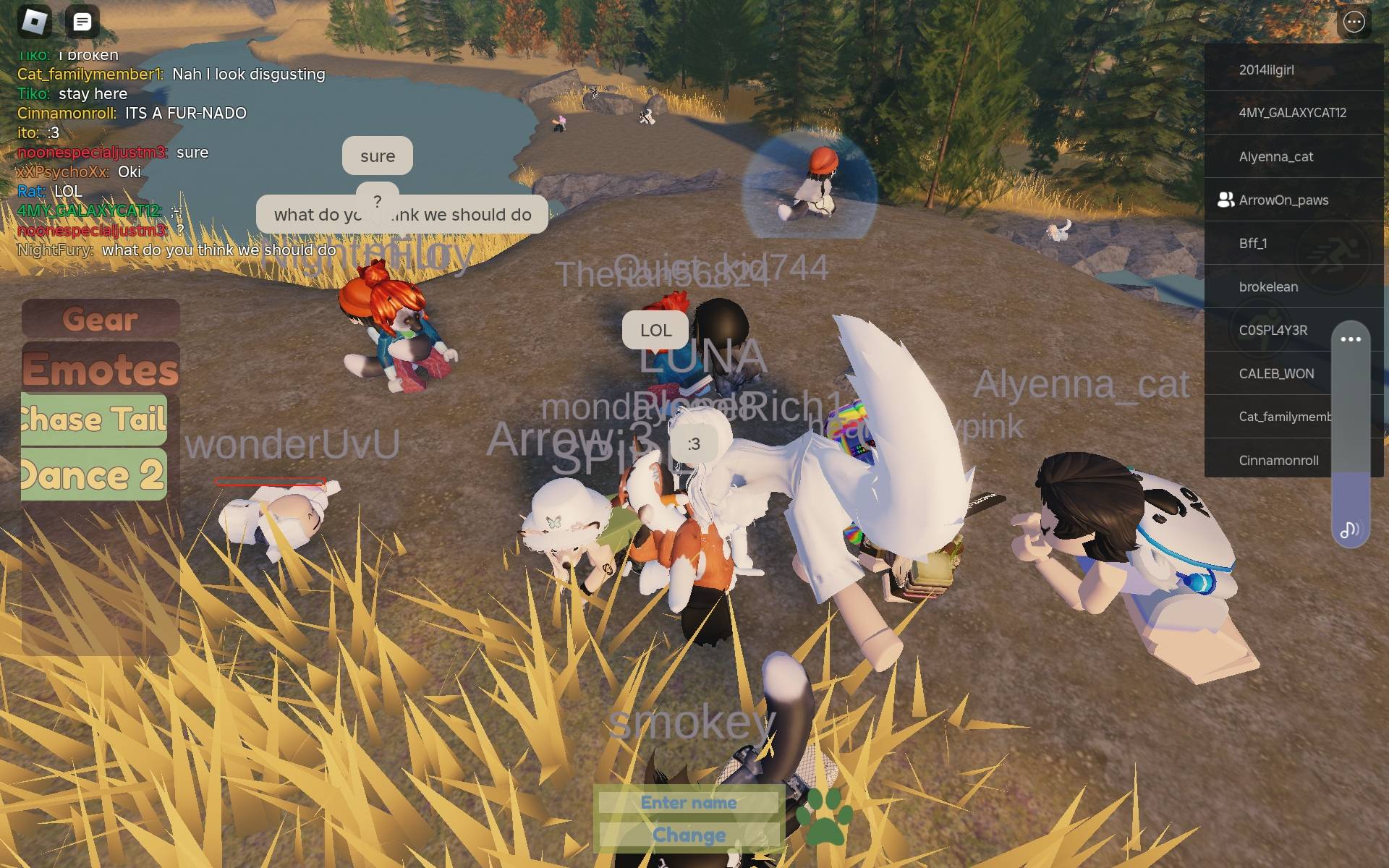Confirm the name with Change button
This screenshot has width=1389, height=868.
point(688,835)
